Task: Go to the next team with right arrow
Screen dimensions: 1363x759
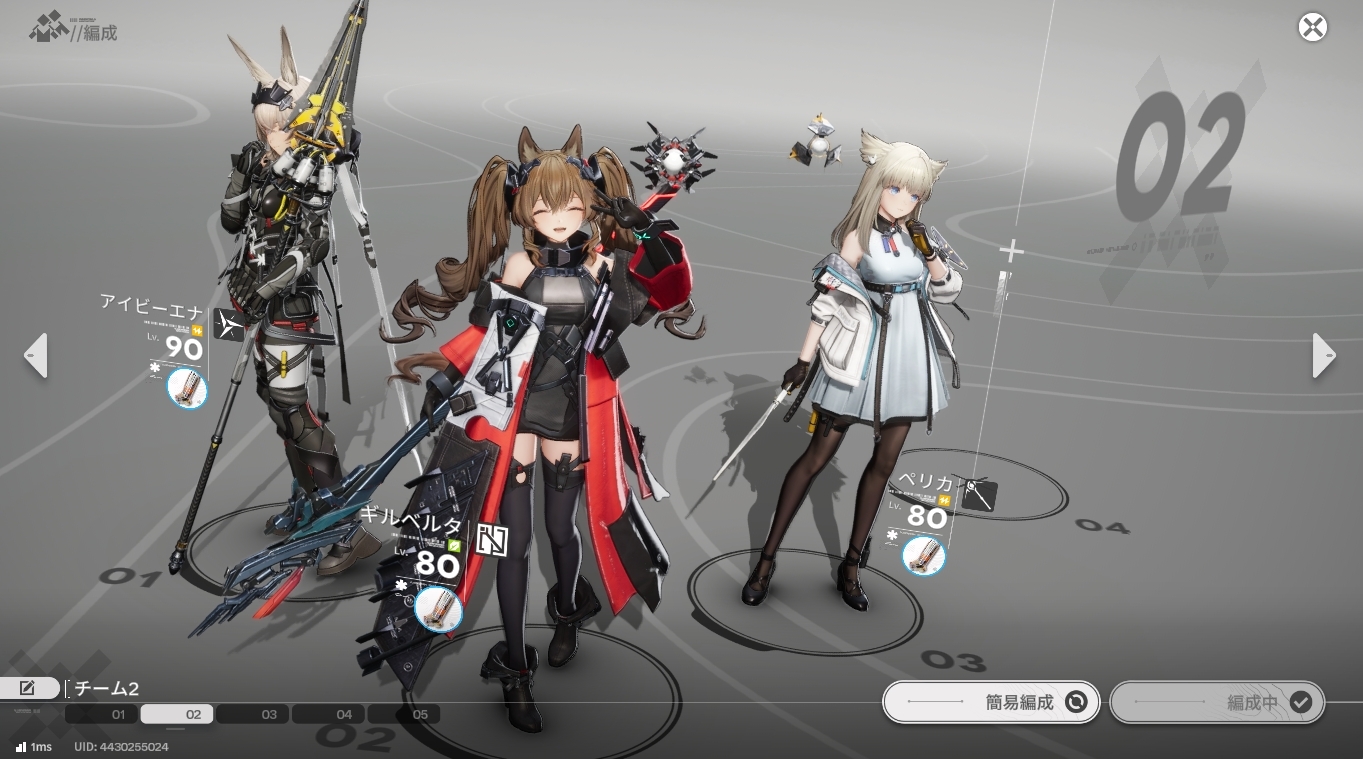Action: coord(1324,355)
